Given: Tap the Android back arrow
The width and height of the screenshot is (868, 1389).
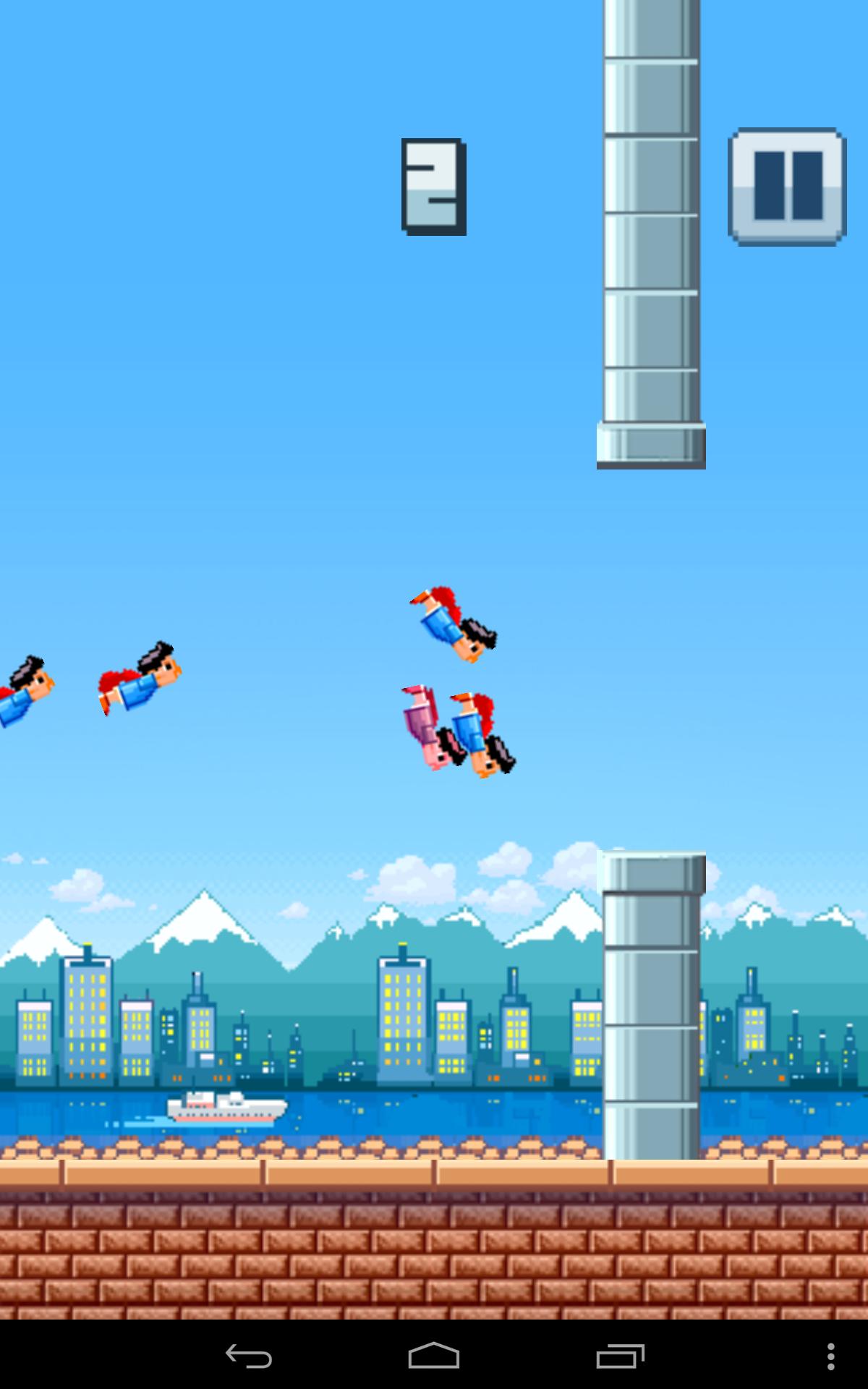Looking at the screenshot, I should click(x=248, y=1356).
